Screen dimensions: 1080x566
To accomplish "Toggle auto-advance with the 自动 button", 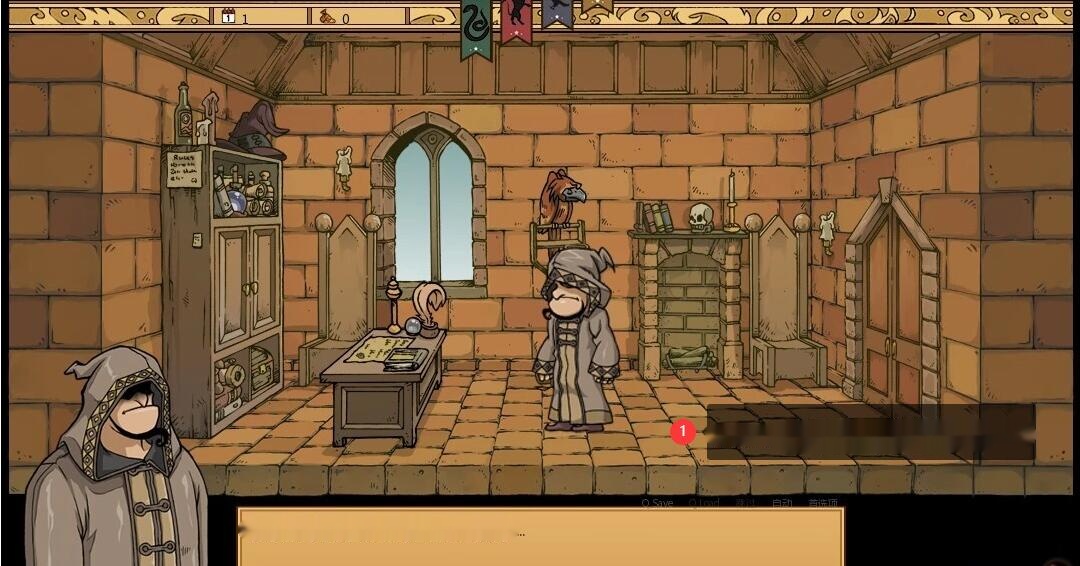I will (x=782, y=503).
